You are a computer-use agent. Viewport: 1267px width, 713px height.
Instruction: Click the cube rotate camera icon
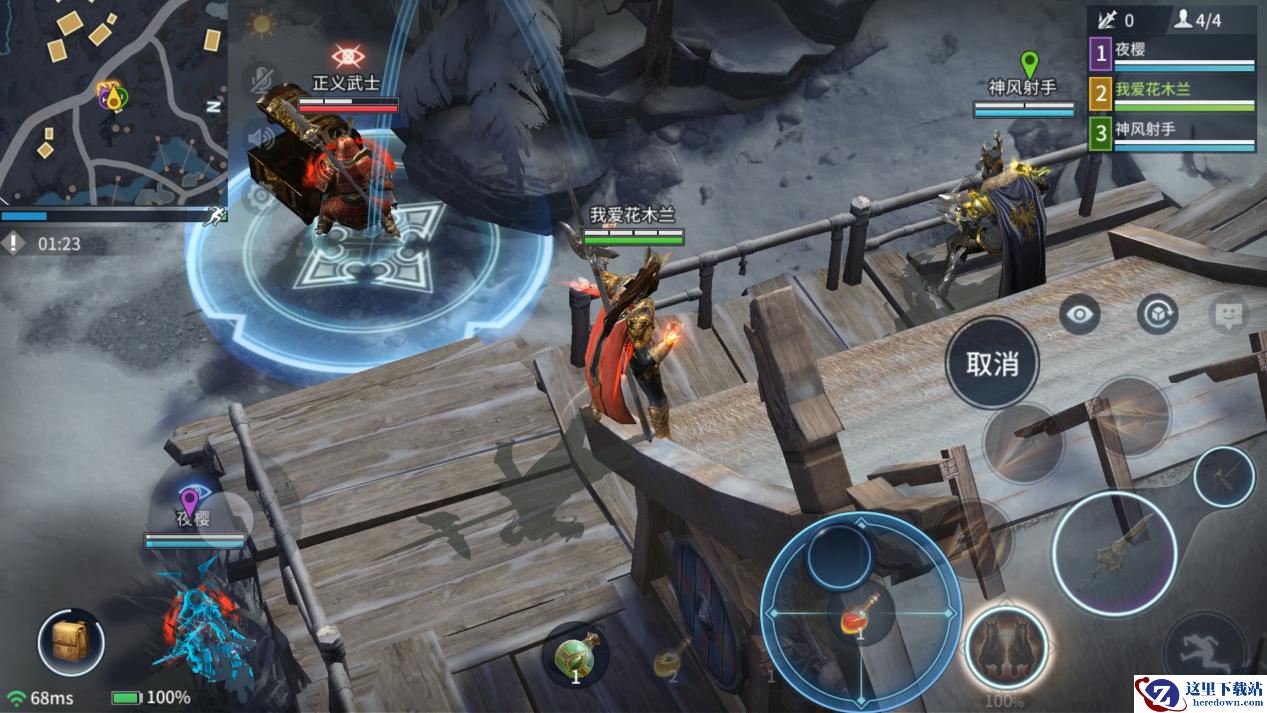pyautogui.click(x=1157, y=315)
